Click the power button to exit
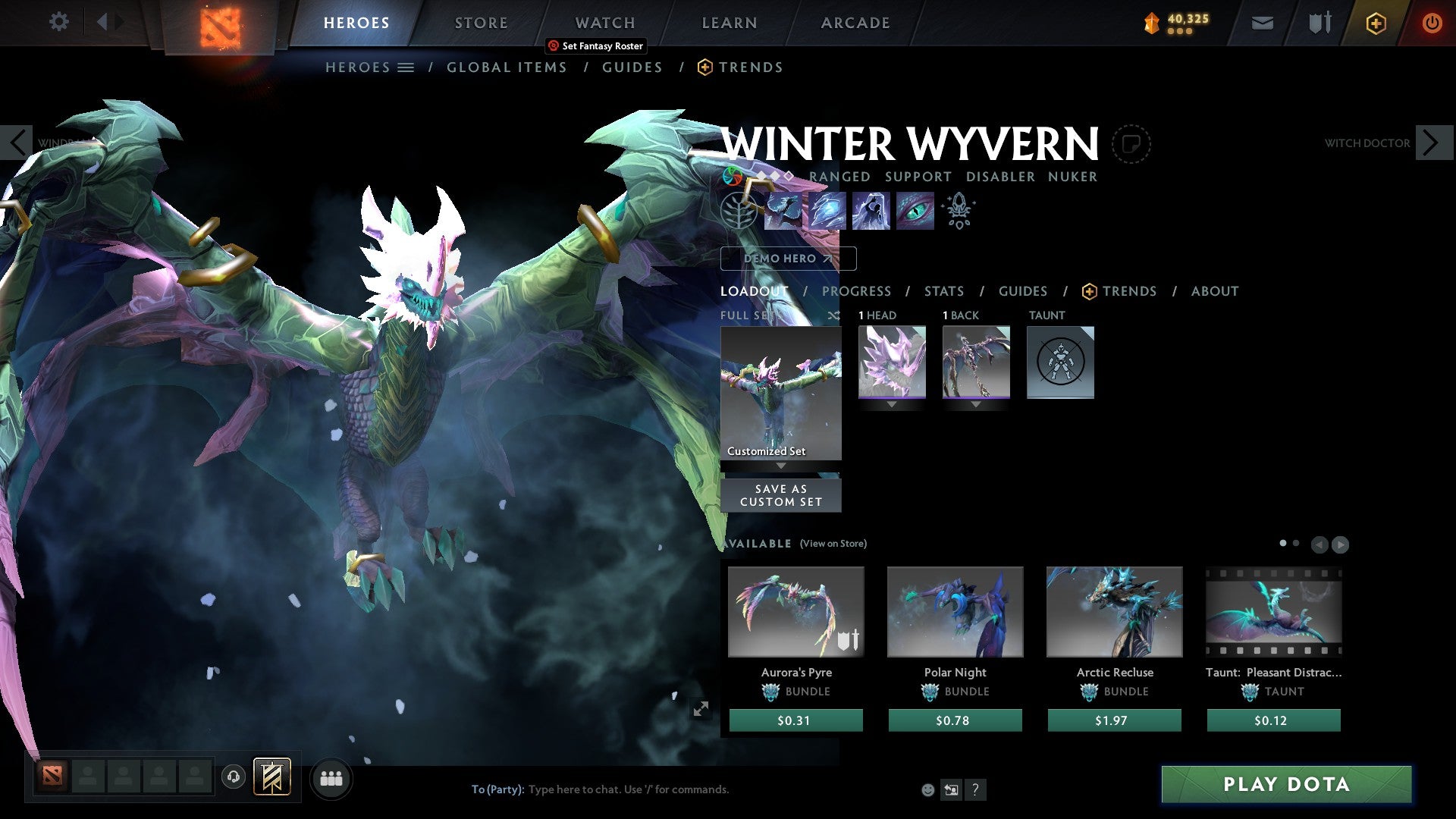 [1432, 23]
